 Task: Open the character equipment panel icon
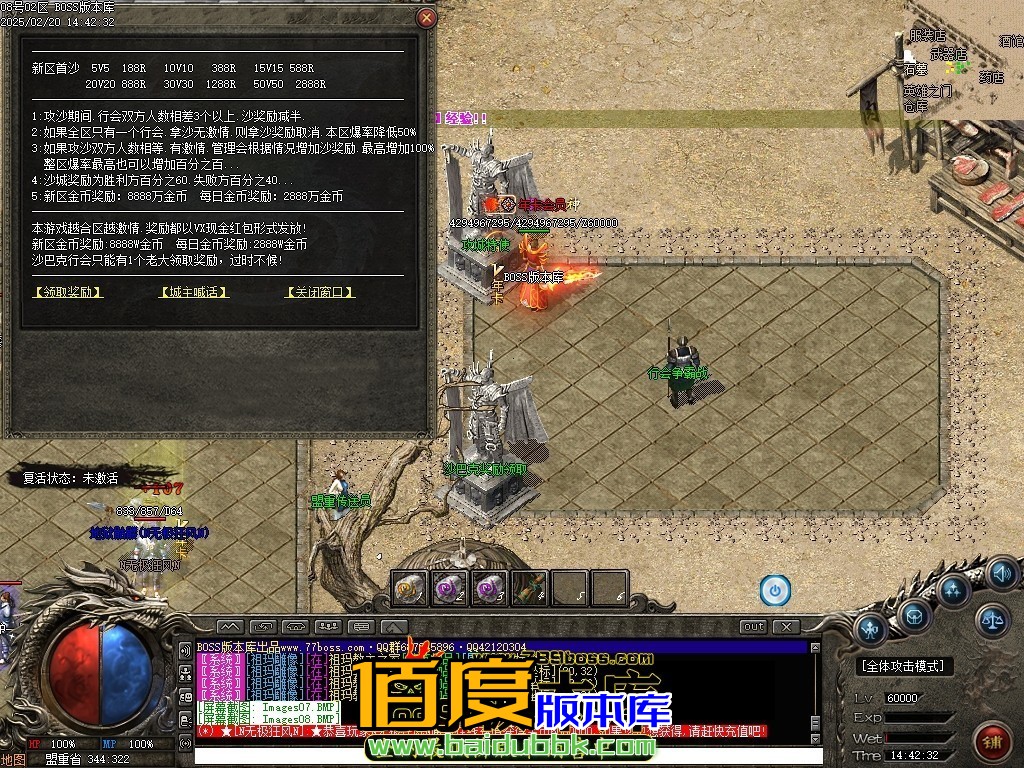pos(872,630)
